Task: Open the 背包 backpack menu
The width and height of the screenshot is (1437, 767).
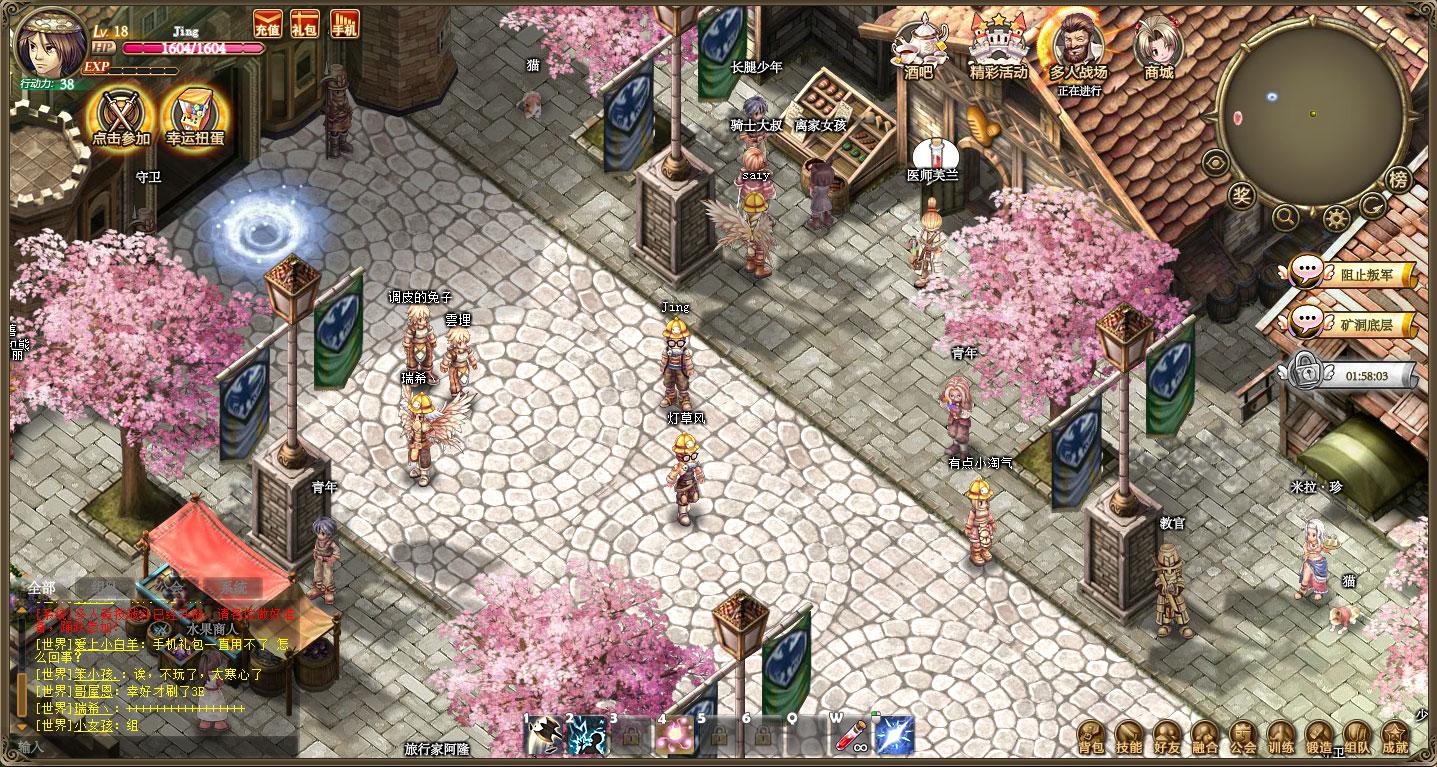Action: [x=1091, y=737]
